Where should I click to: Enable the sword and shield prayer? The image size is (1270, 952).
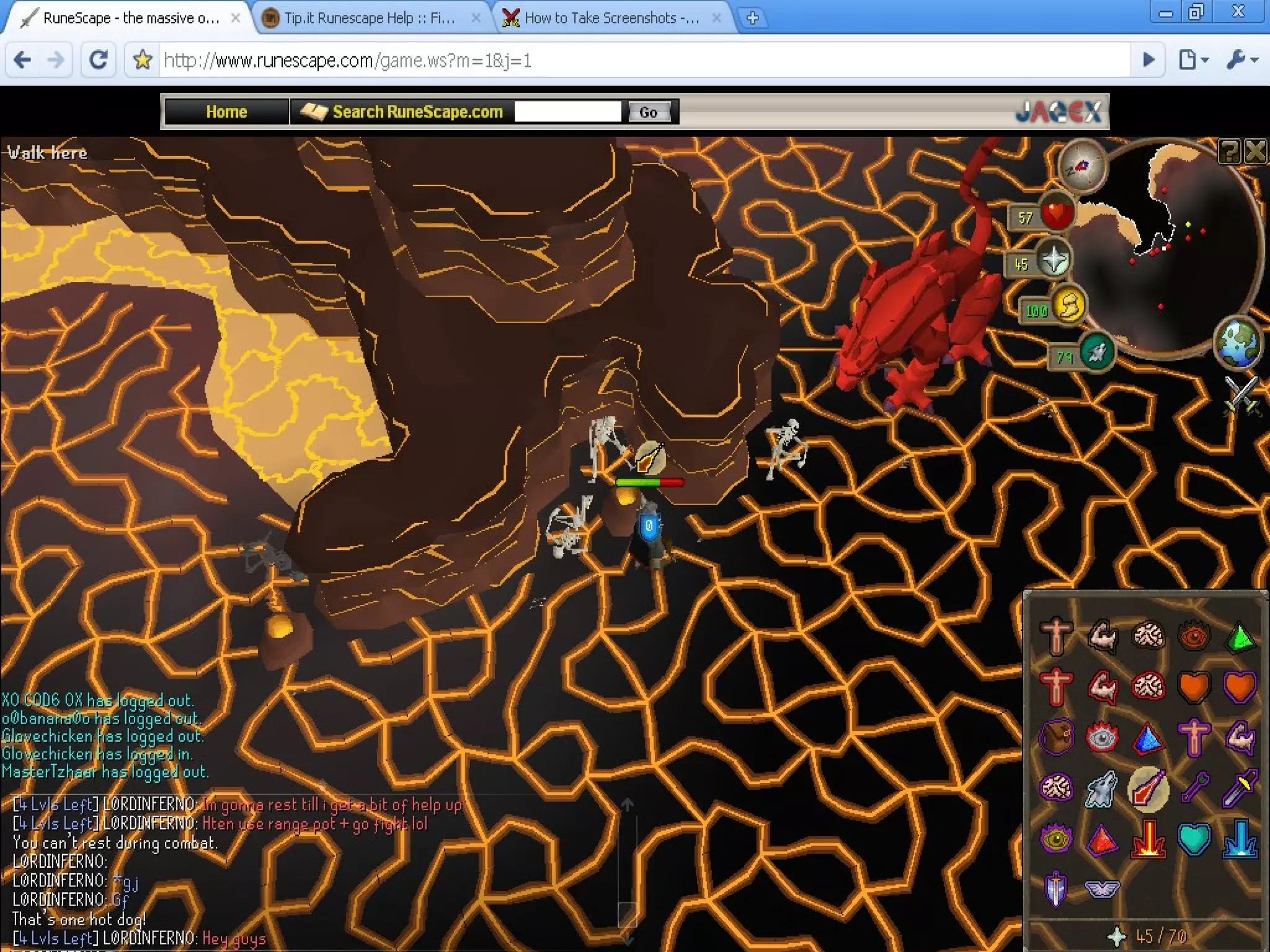[1055, 888]
